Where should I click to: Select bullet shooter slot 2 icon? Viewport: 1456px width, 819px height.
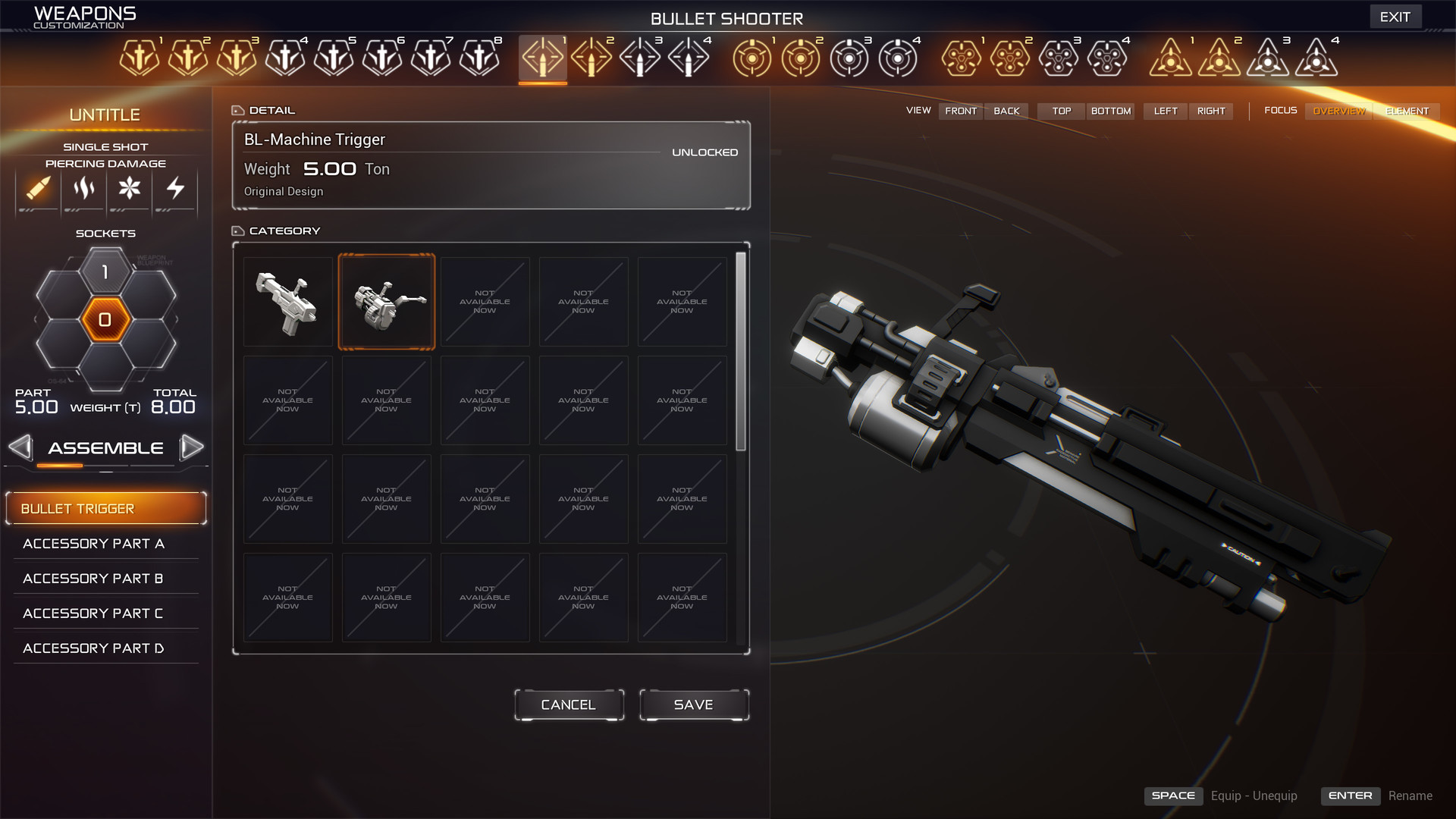(592, 57)
